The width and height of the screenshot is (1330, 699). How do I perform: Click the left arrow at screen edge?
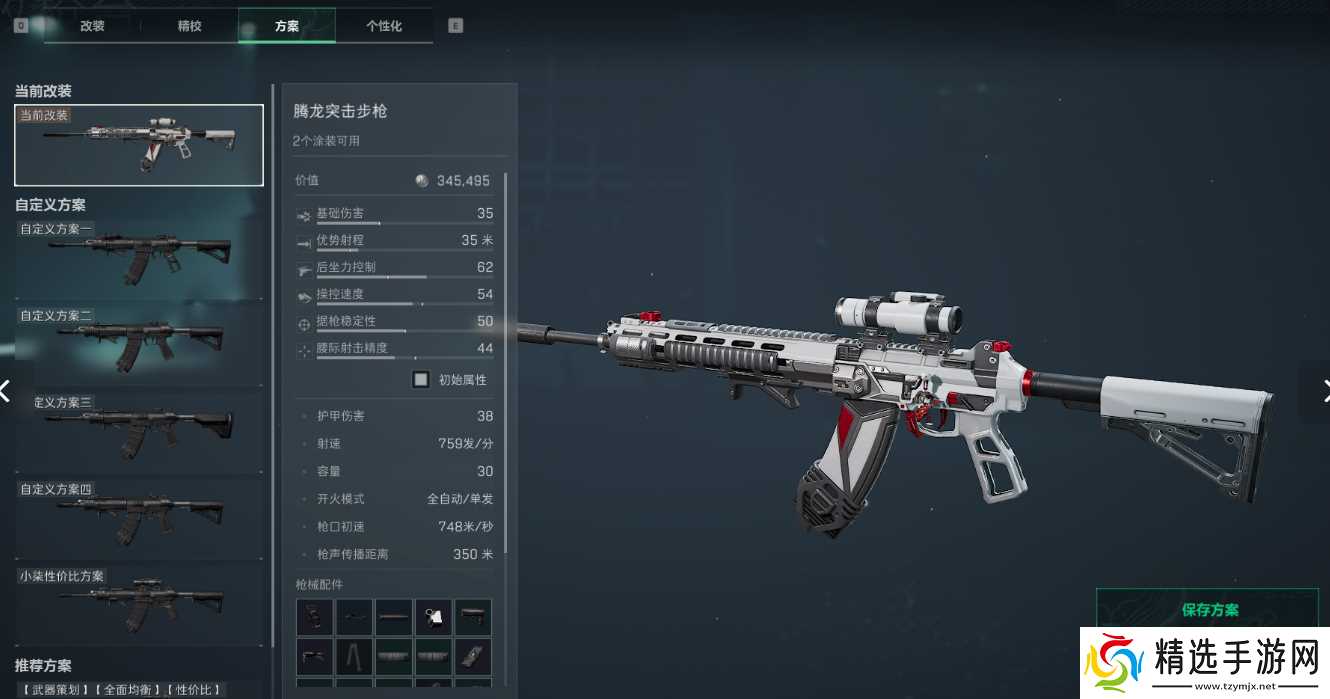pos(6,390)
